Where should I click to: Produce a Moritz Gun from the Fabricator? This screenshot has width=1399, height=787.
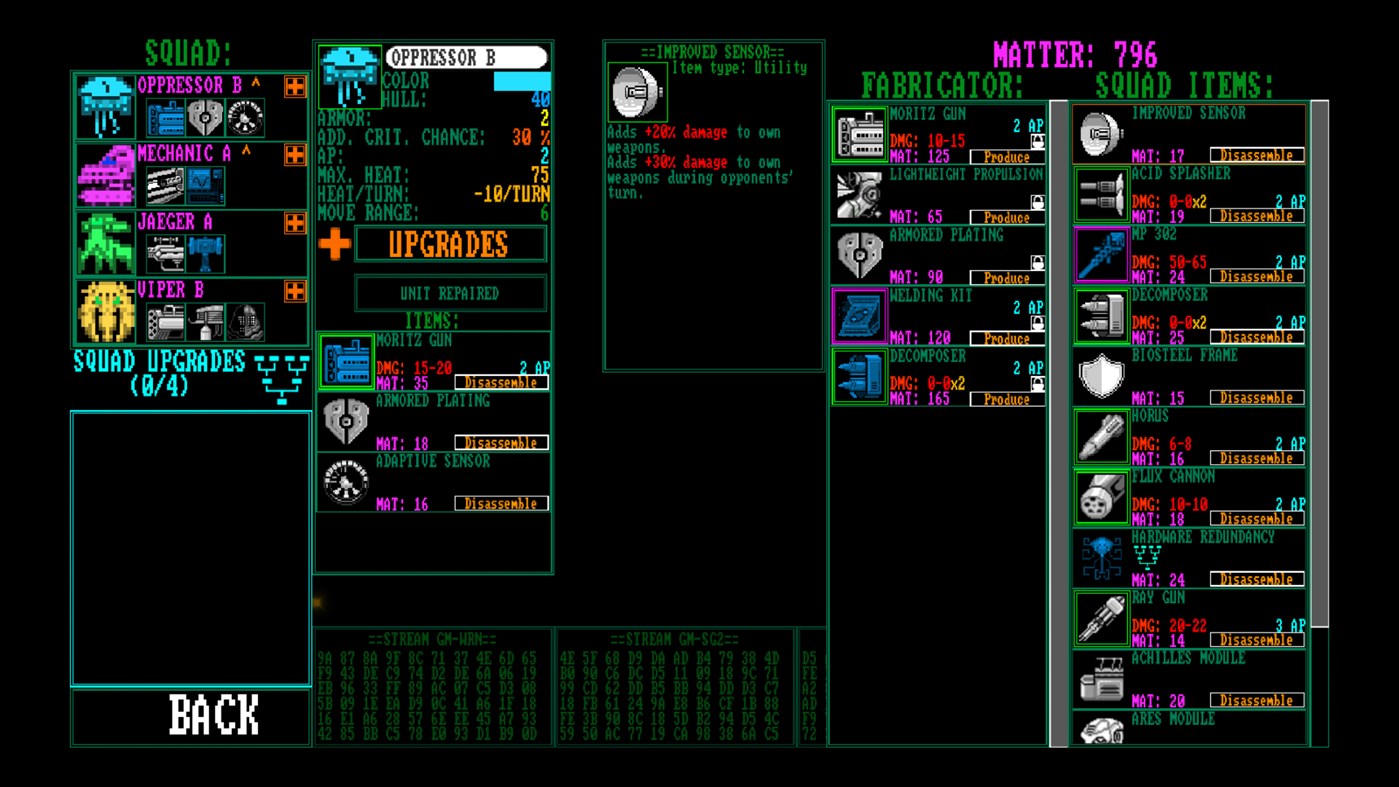(1005, 157)
